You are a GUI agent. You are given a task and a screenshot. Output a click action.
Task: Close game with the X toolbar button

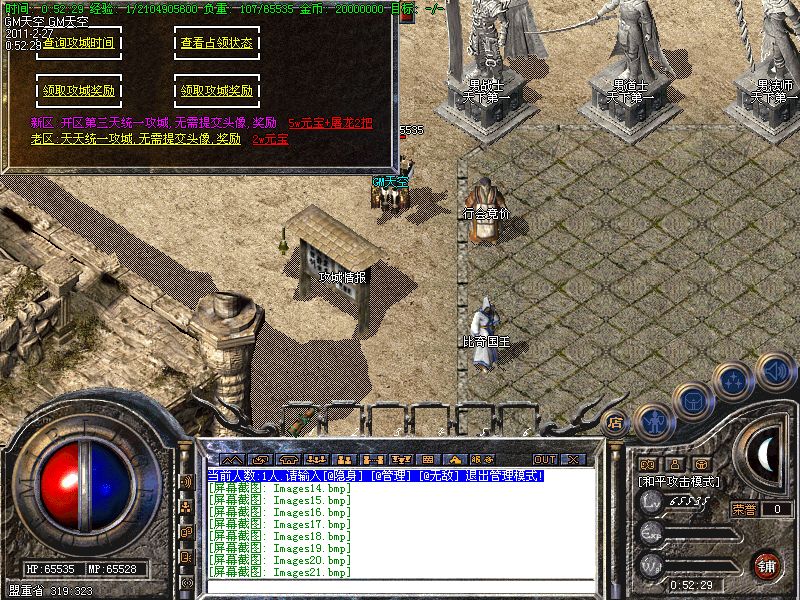572,459
